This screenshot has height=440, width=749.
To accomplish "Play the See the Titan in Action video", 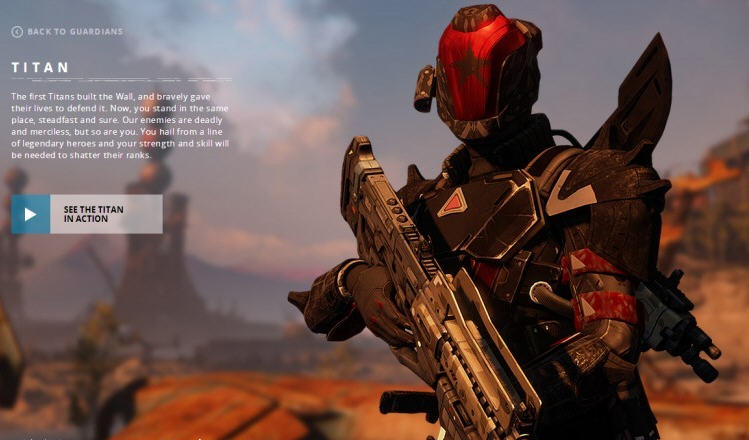I will click(31, 214).
